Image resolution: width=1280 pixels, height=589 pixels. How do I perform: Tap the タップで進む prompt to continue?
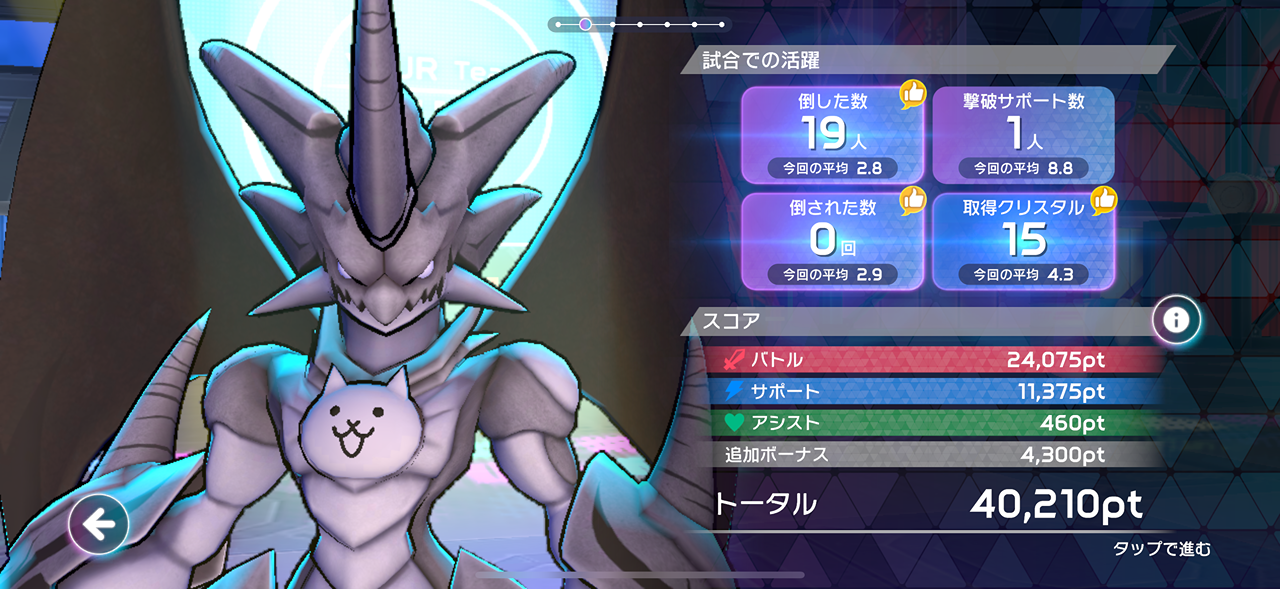tap(1161, 549)
